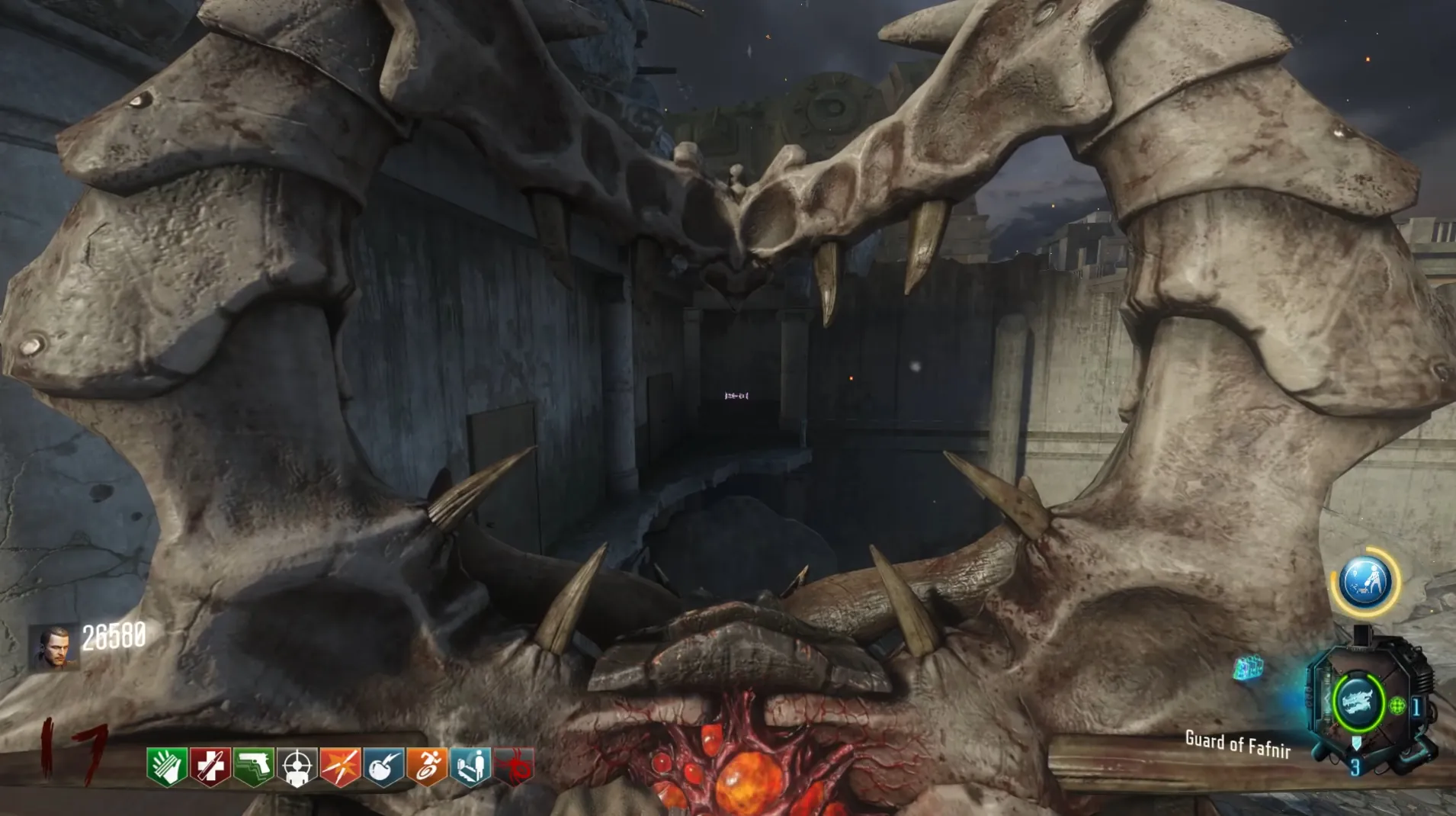
Task: Select the dragon head shield icon
Action: 1358,702
